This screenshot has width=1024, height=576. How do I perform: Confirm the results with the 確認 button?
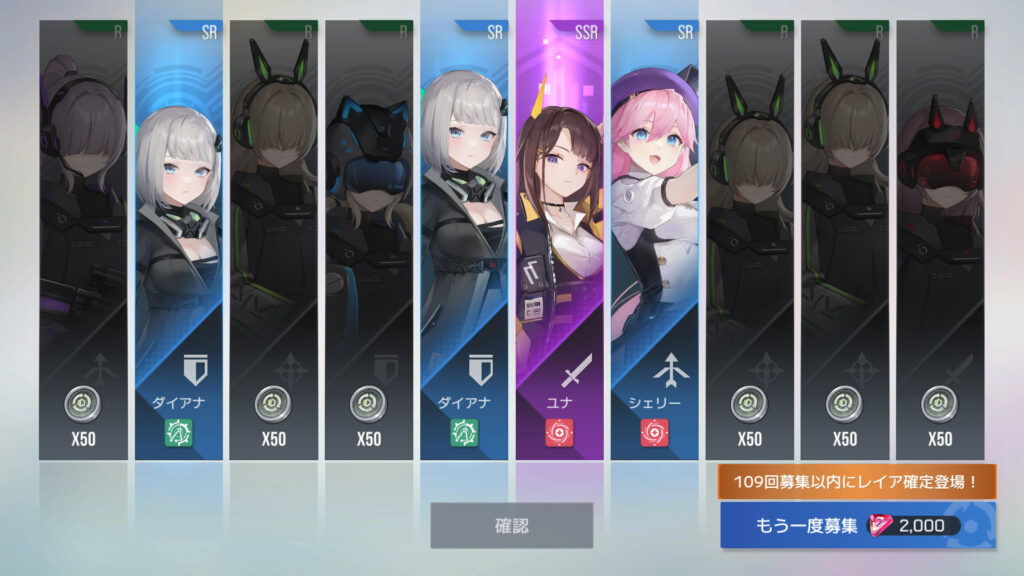tap(511, 525)
